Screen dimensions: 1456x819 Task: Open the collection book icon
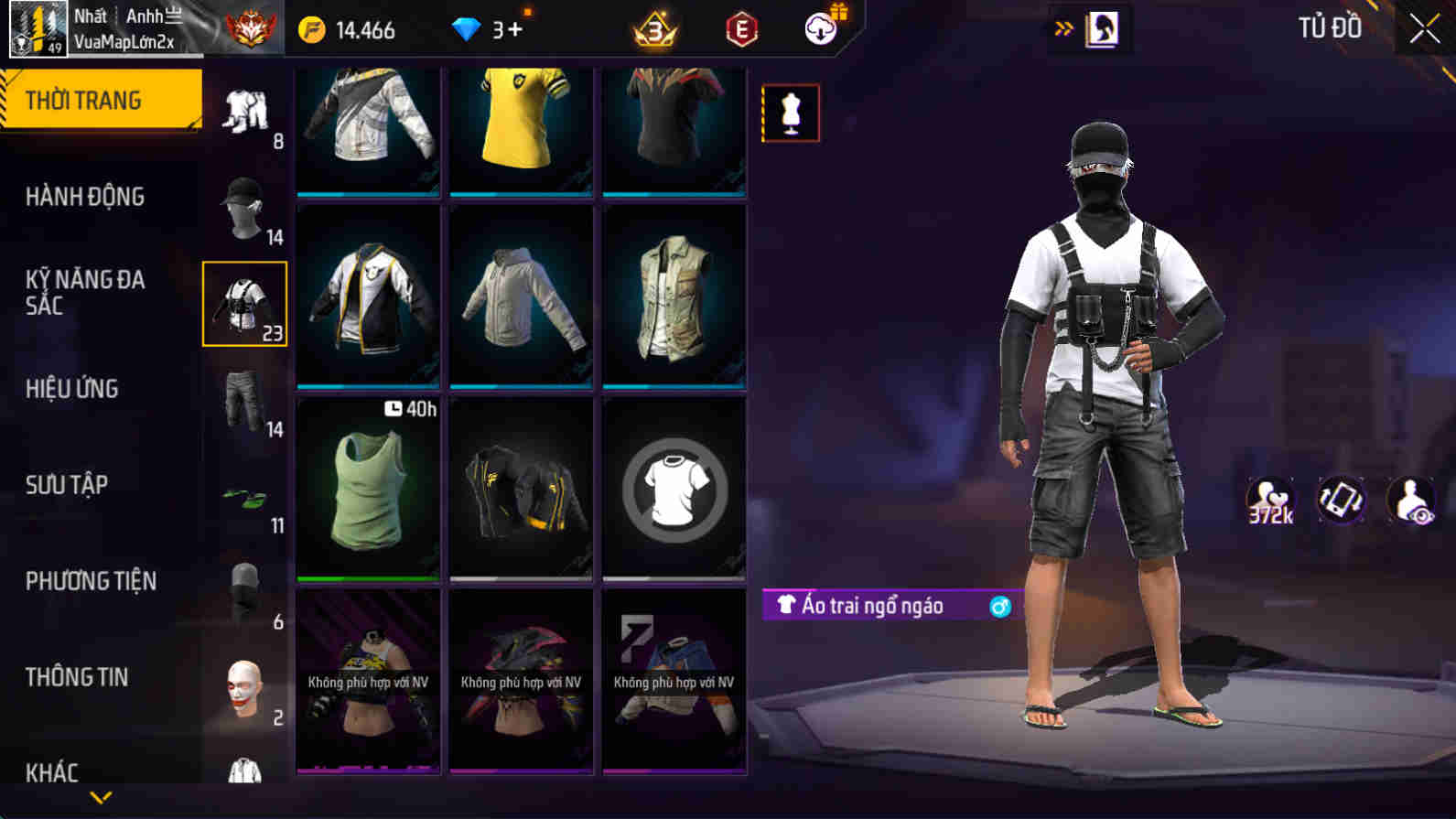pyautogui.click(x=1102, y=27)
